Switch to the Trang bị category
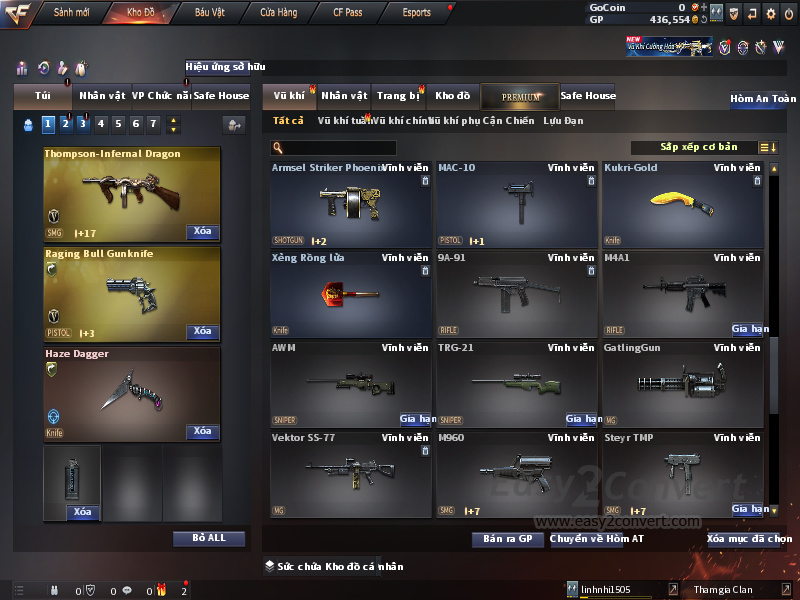800x600 pixels. (x=399, y=96)
